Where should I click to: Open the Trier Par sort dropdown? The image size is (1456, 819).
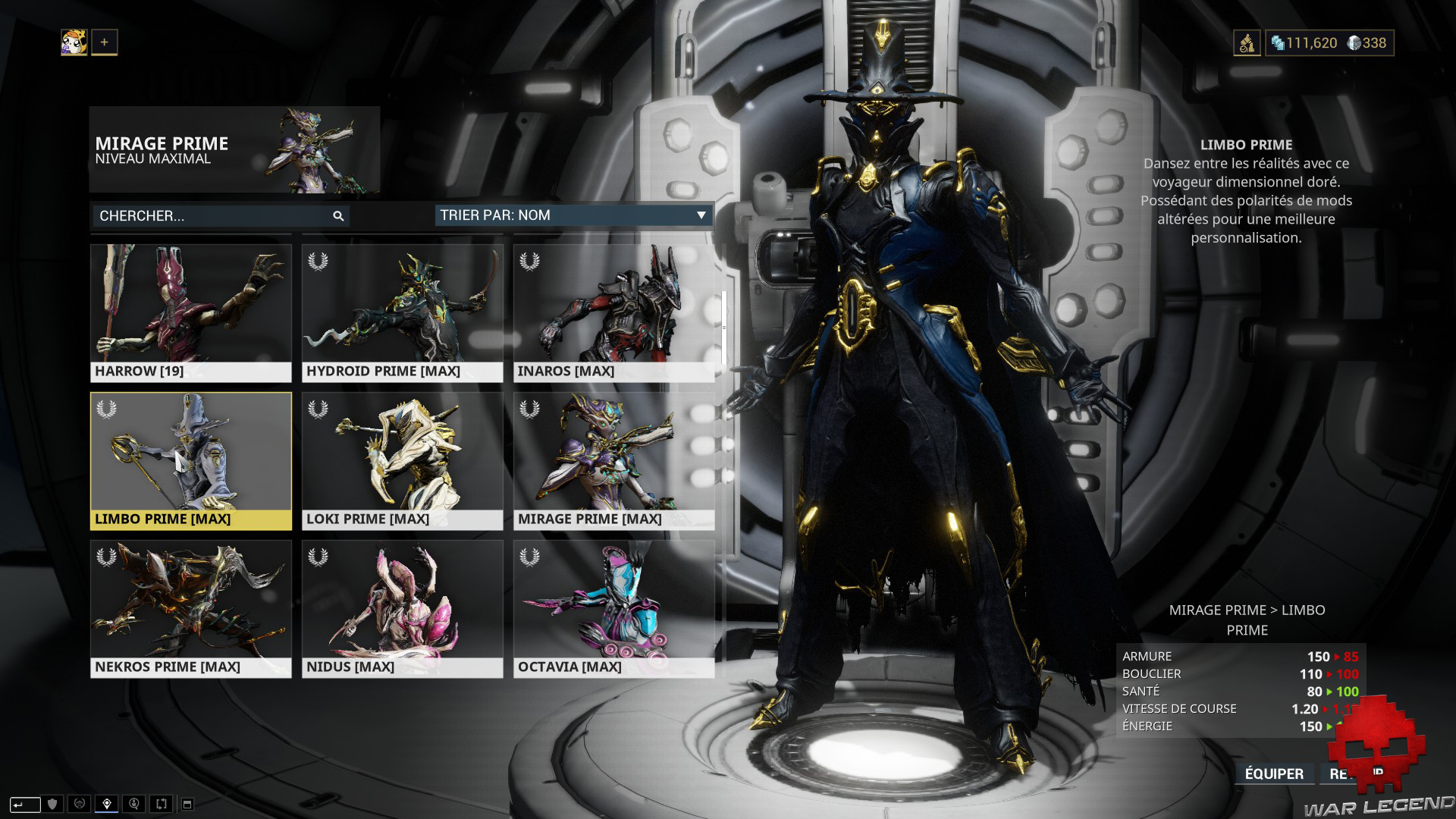[573, 215]
